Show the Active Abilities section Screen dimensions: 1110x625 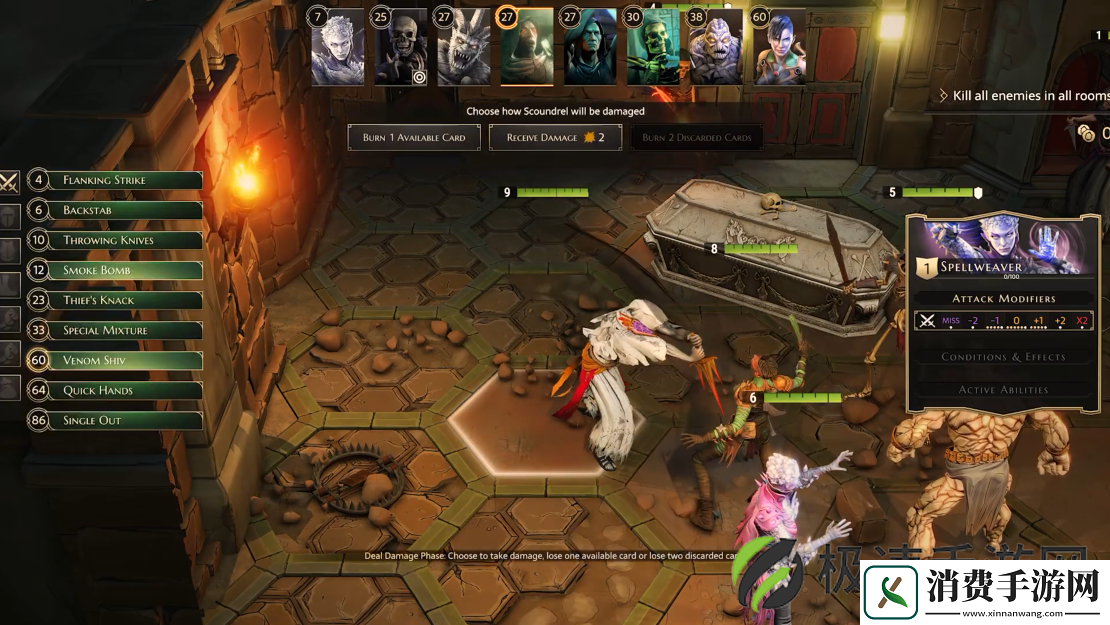click(1003, 390)
